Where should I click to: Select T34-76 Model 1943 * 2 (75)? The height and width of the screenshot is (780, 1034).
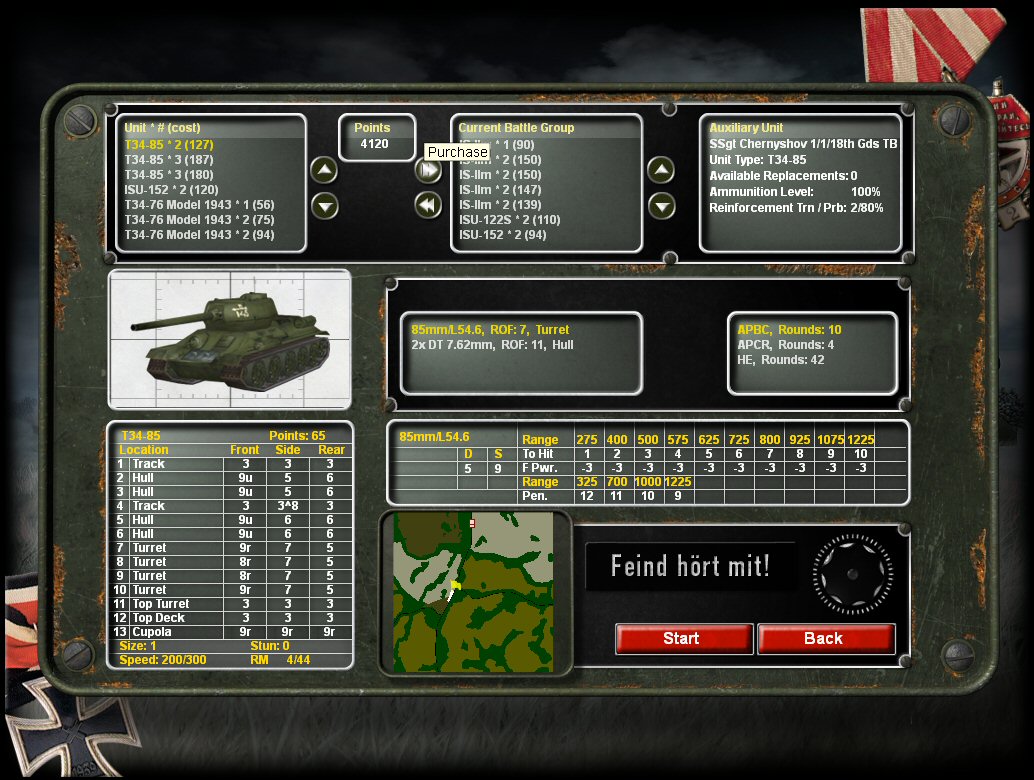click(x=199, y=220)
